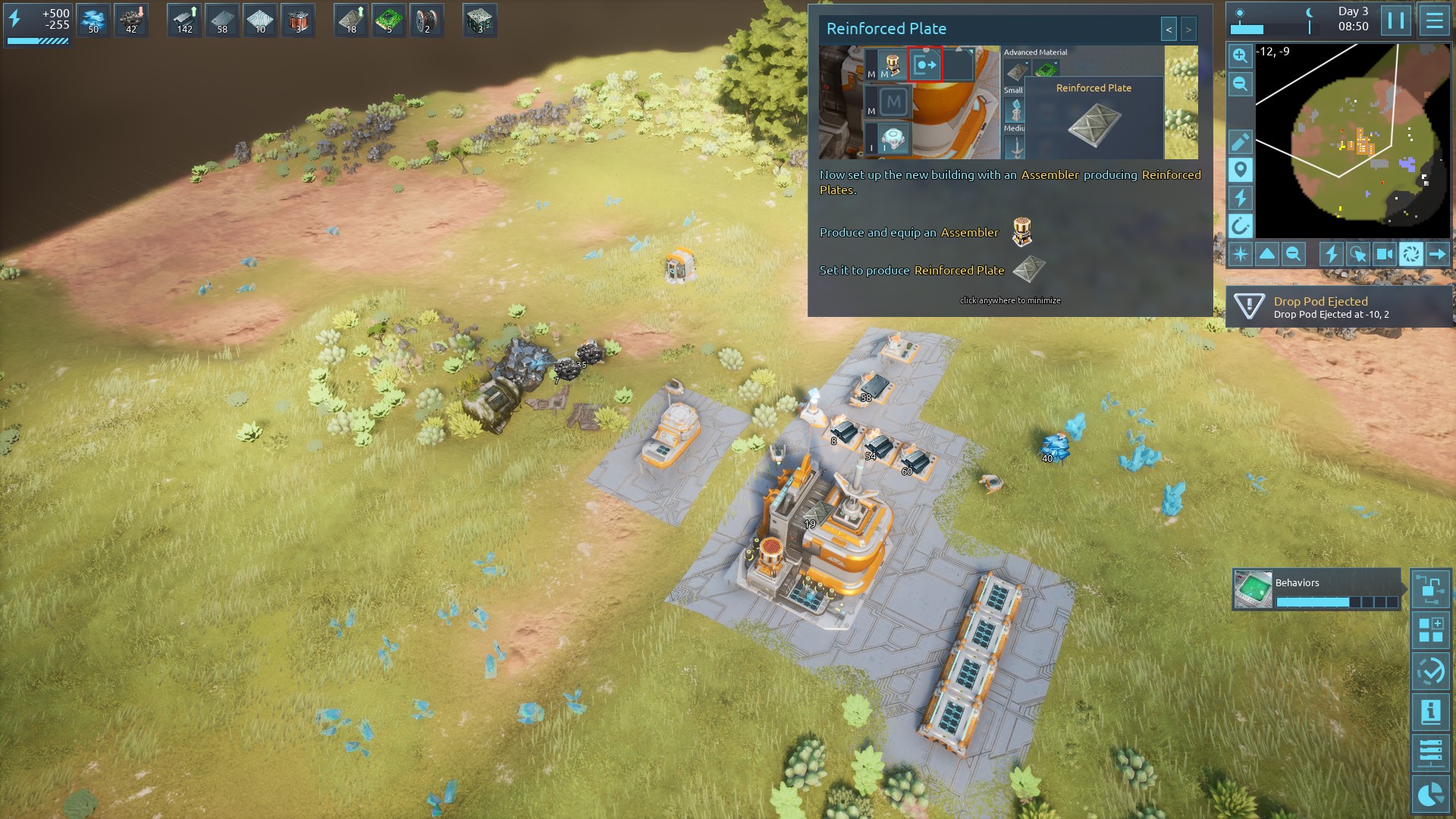Go to next tutorial page
This screenshot has width=1456, height=819.
click(x=1188, y=30)
